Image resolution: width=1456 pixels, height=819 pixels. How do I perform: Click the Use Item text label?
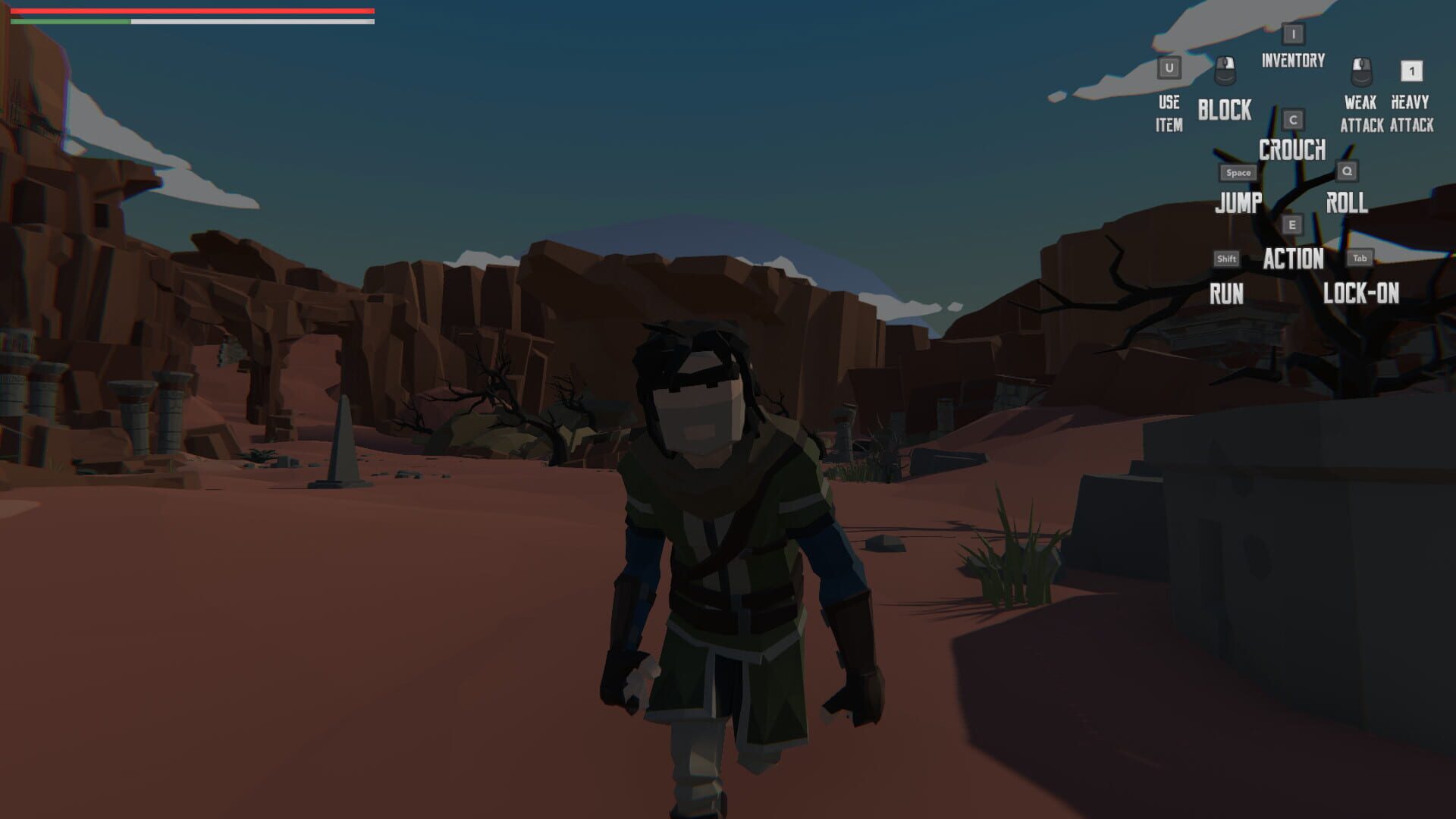click(1169, 114)
